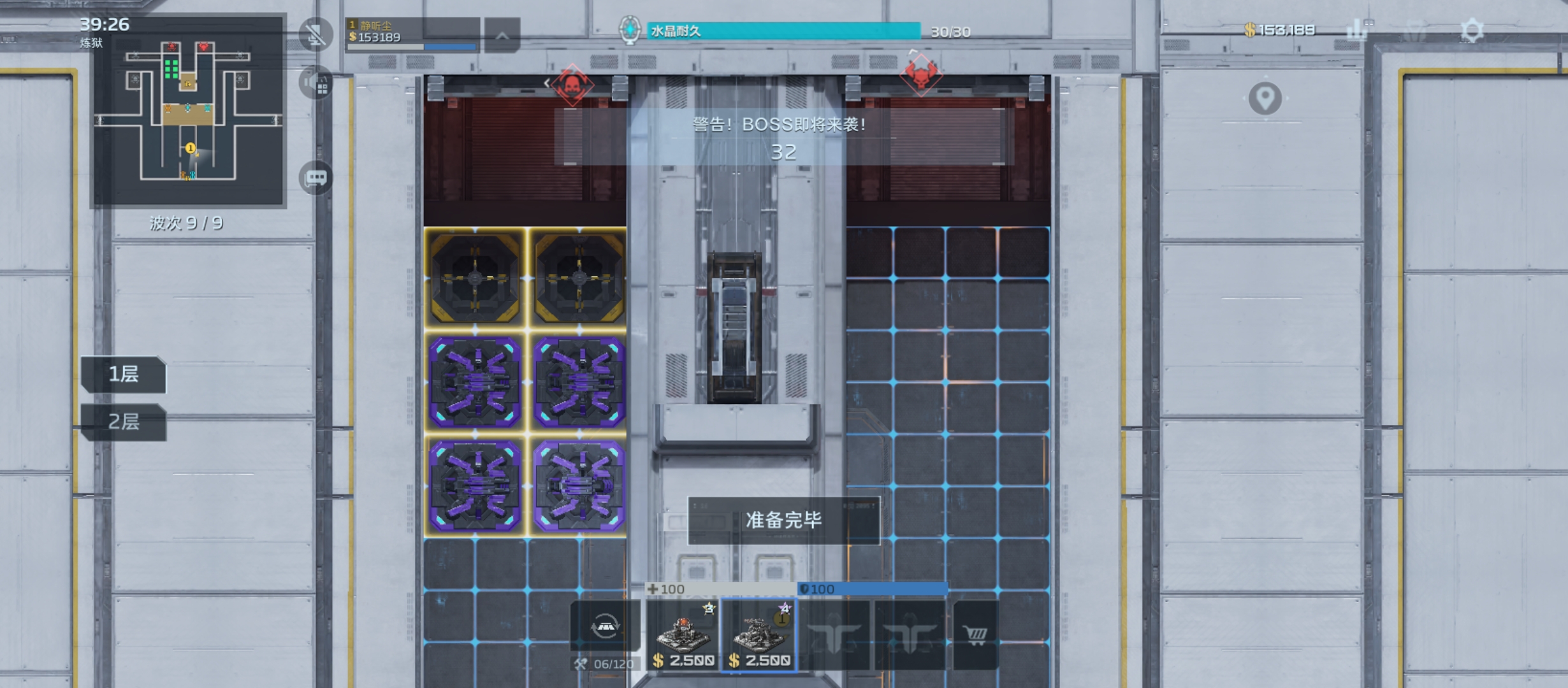Switch to floor 2层

[x=124, y=422]
